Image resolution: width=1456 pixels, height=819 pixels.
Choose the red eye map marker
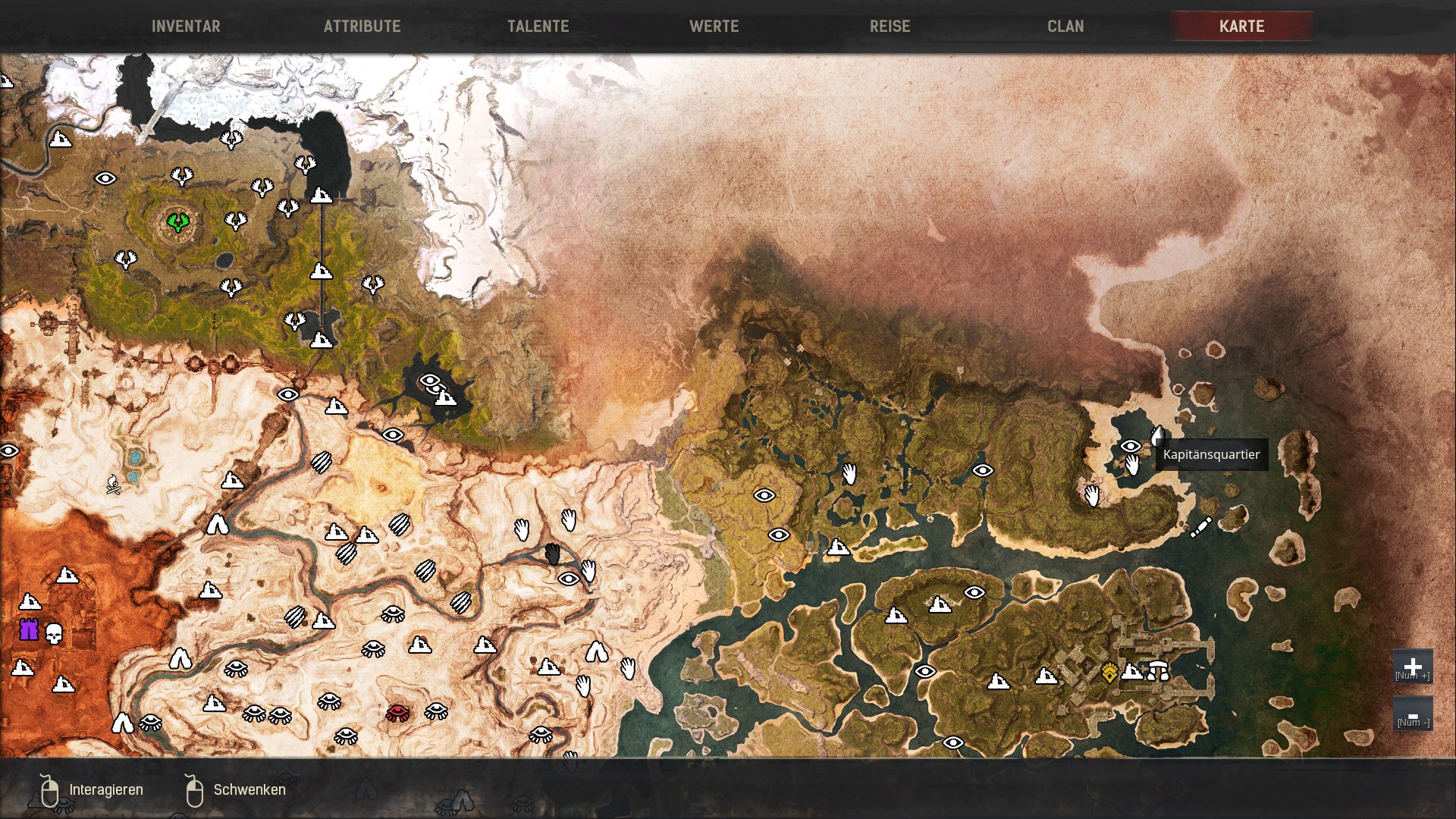(397, 712)
